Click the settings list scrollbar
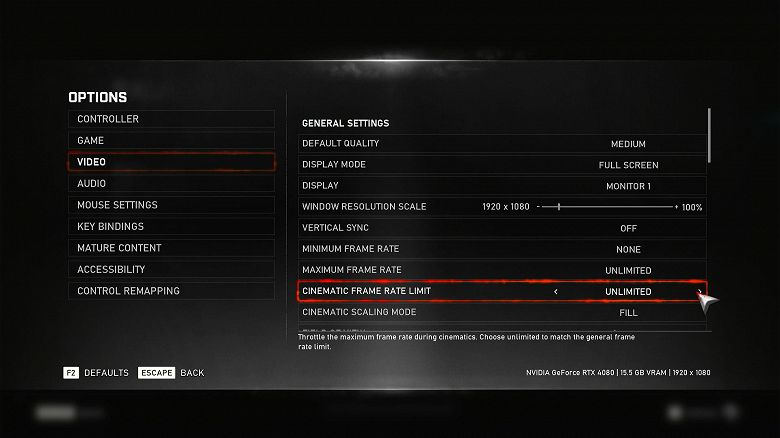 pyautogui.click(x=709, y=134)
